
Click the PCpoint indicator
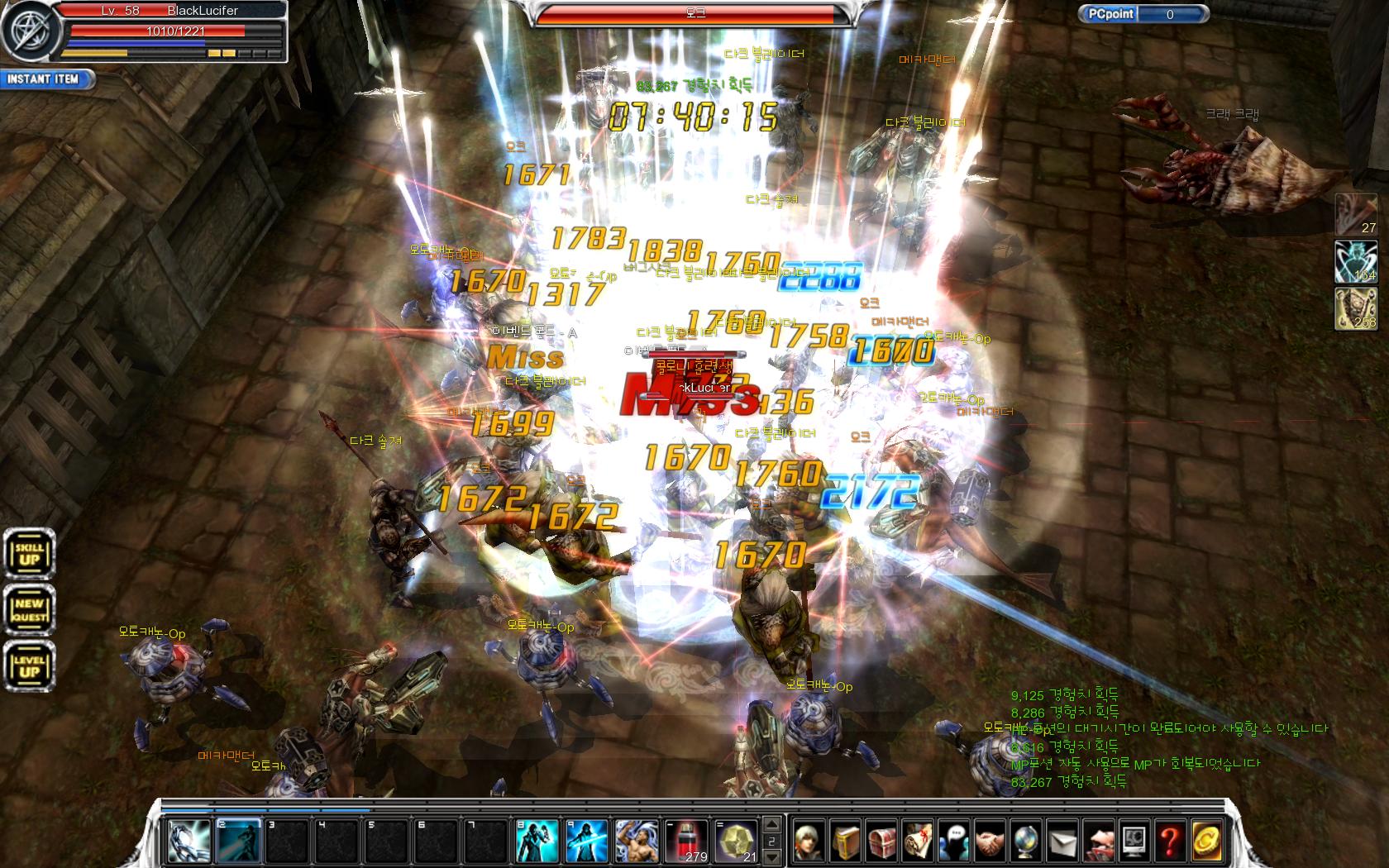point(1143,14)
